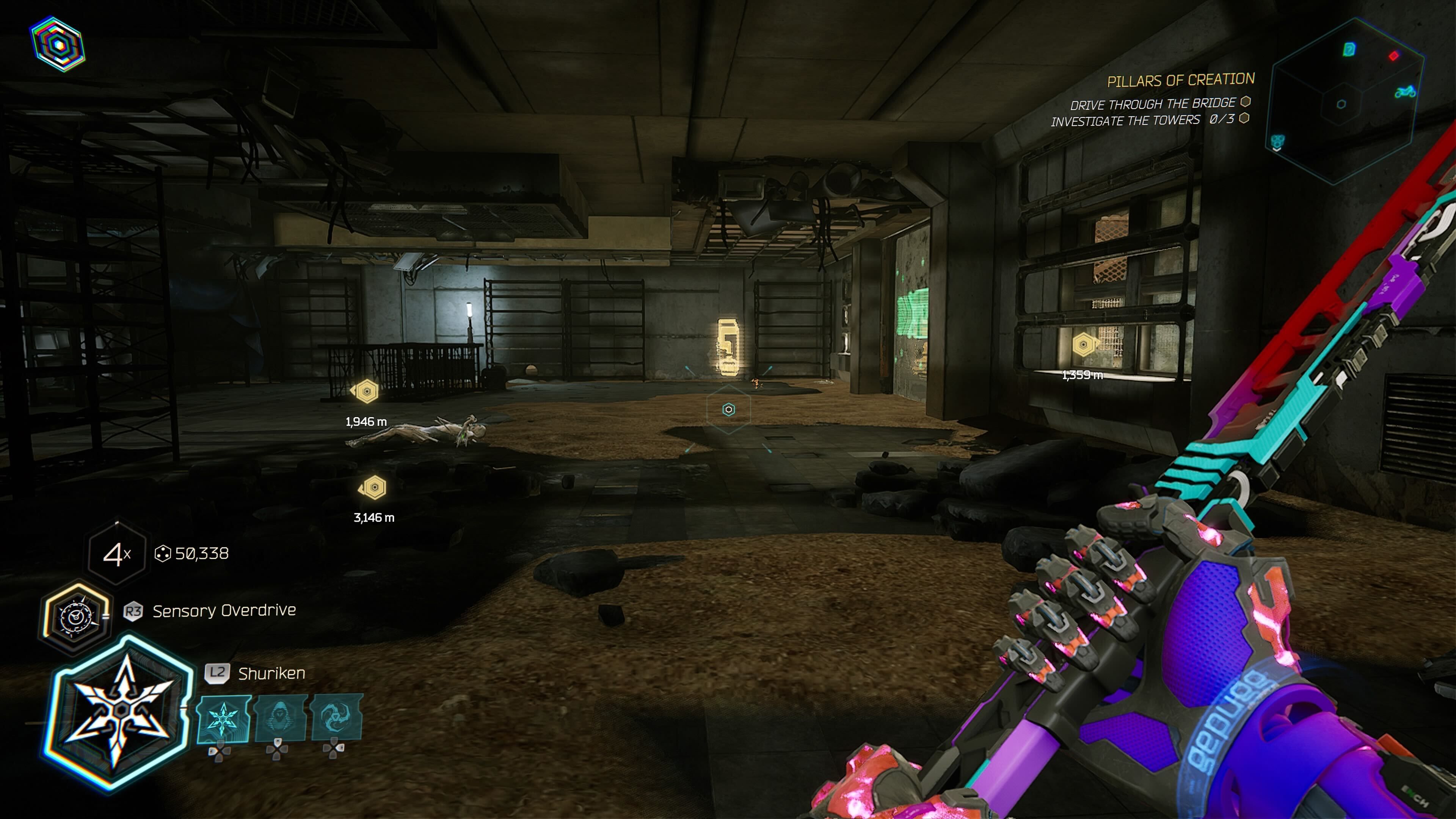1456x819 pixels.
Task: Click the hexagon cluster marker on minimap
Action: (1277, 141)
